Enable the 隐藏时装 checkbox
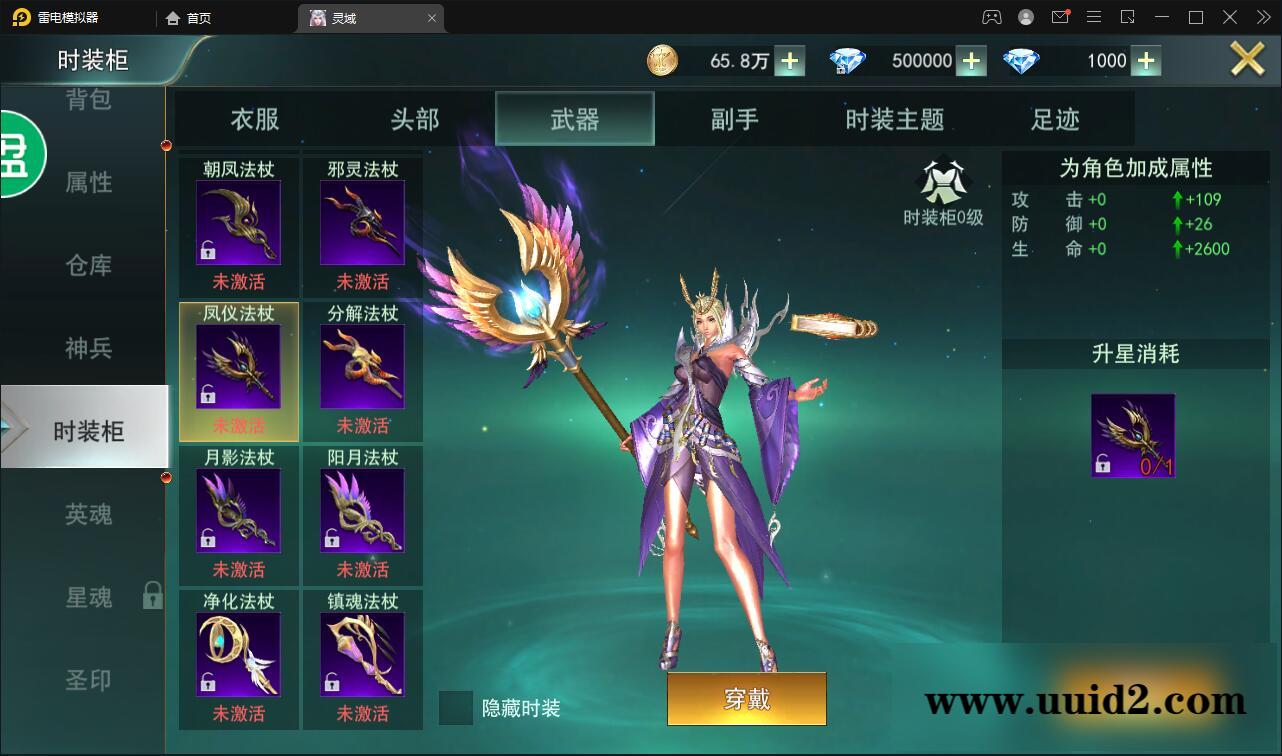The width and height of the screenshot is (1282, 756). point(458,708)
